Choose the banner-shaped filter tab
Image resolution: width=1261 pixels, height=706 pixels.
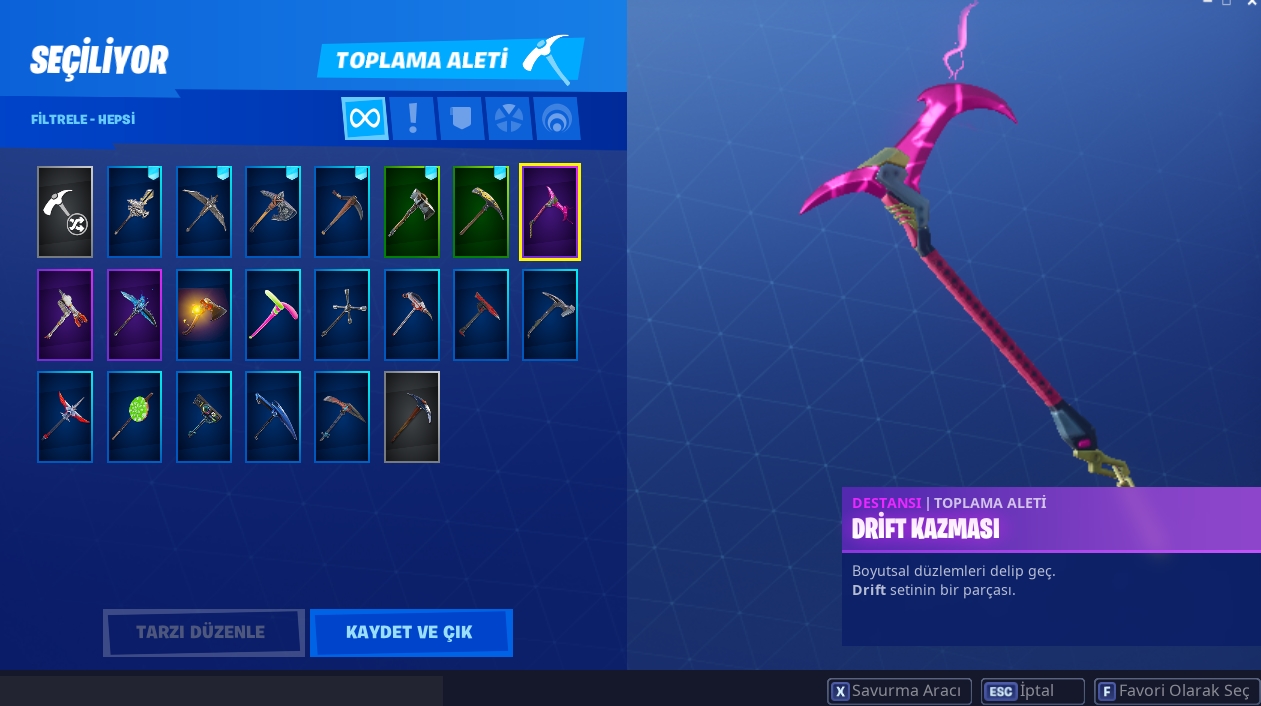(x=460, y=118)
